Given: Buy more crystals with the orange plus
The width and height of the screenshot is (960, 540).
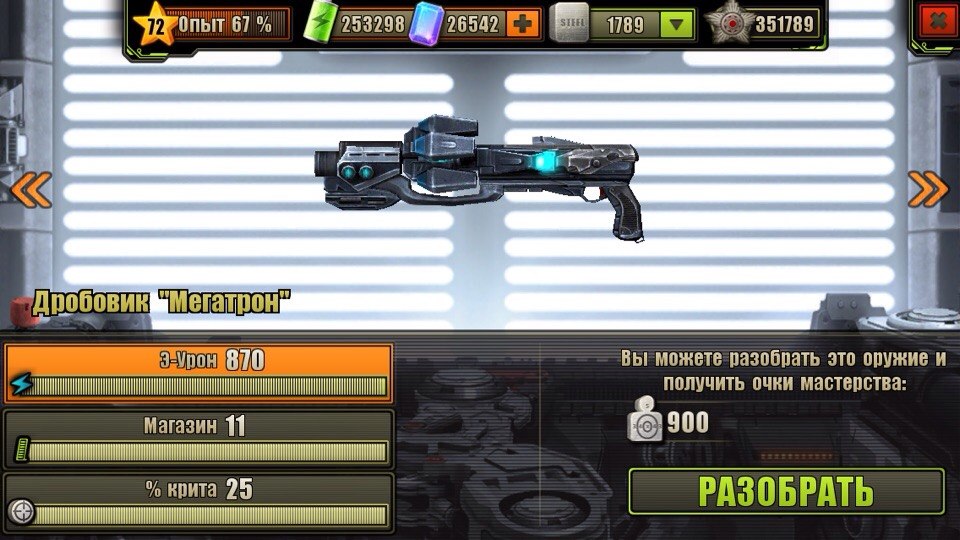Looking at the screenshot, I should coord(524,24).
